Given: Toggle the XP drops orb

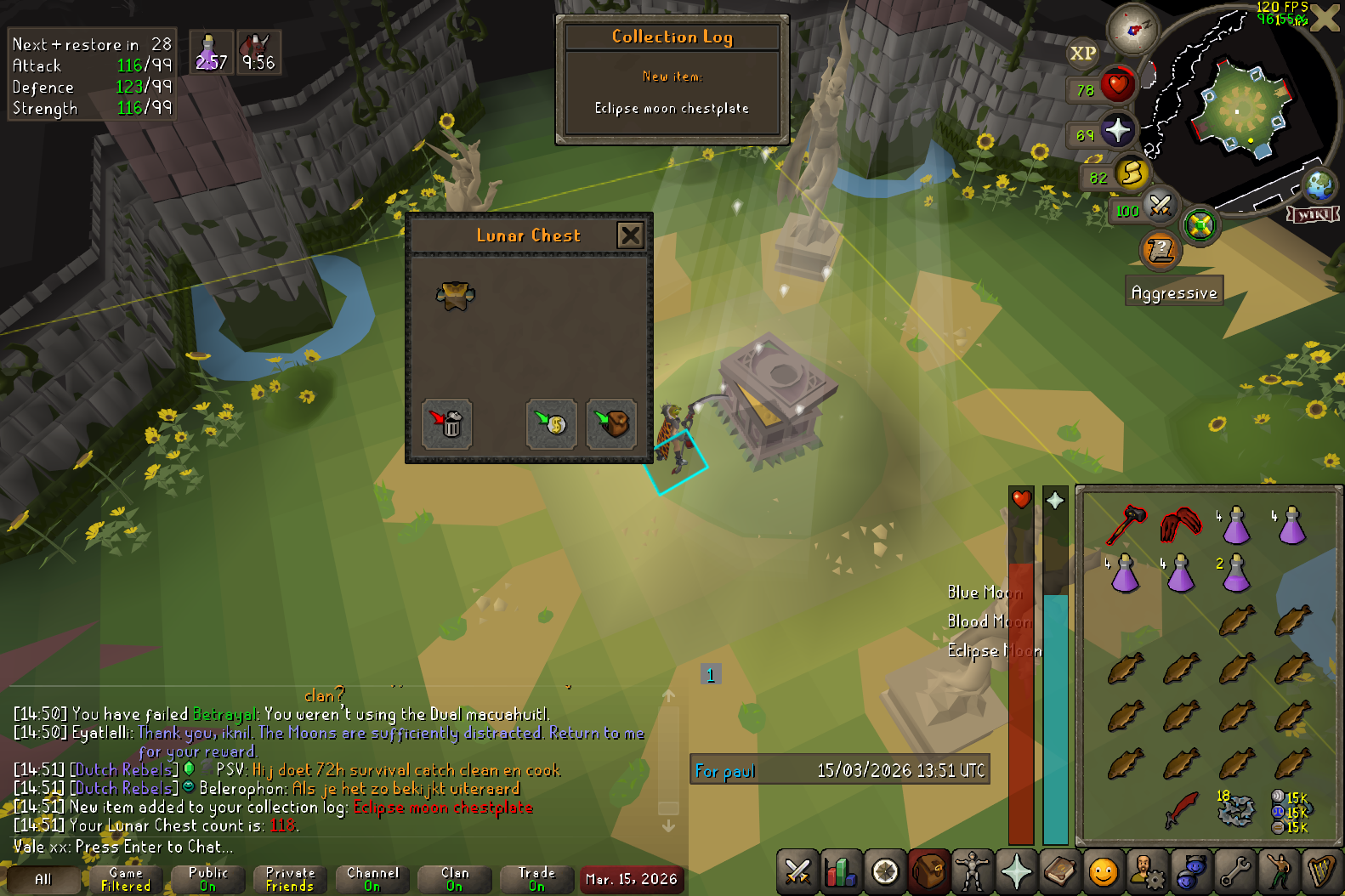Looking at the screenshot, I should point(1082,54).
